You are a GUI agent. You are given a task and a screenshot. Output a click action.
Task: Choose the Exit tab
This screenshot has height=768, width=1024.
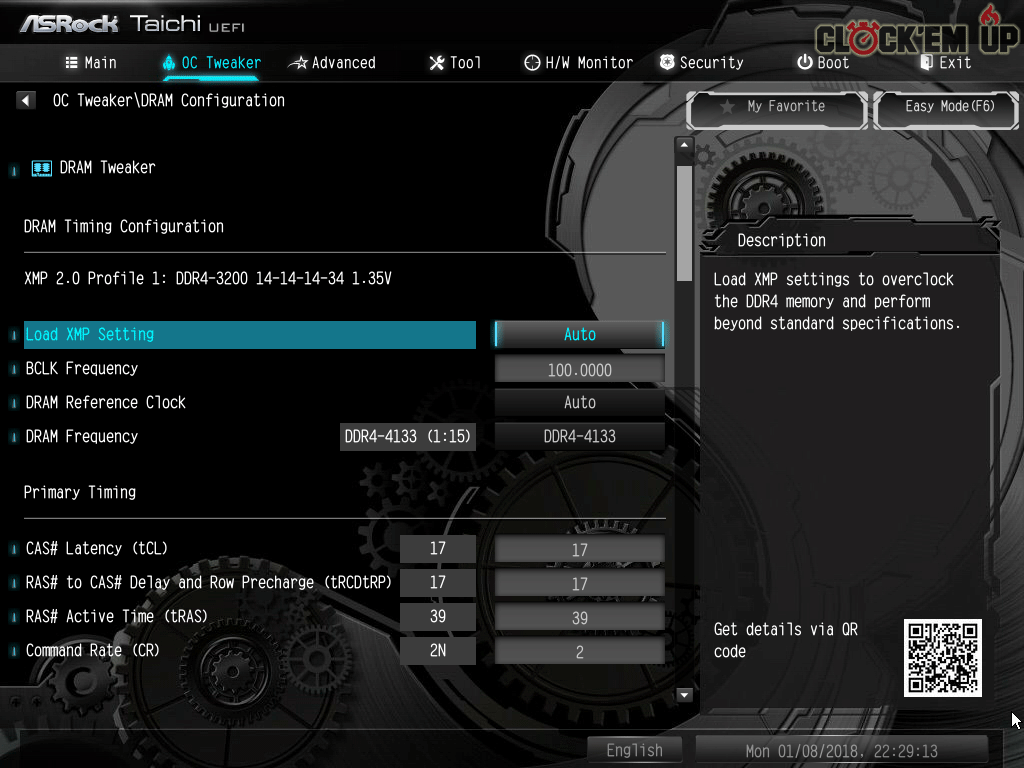945,63
